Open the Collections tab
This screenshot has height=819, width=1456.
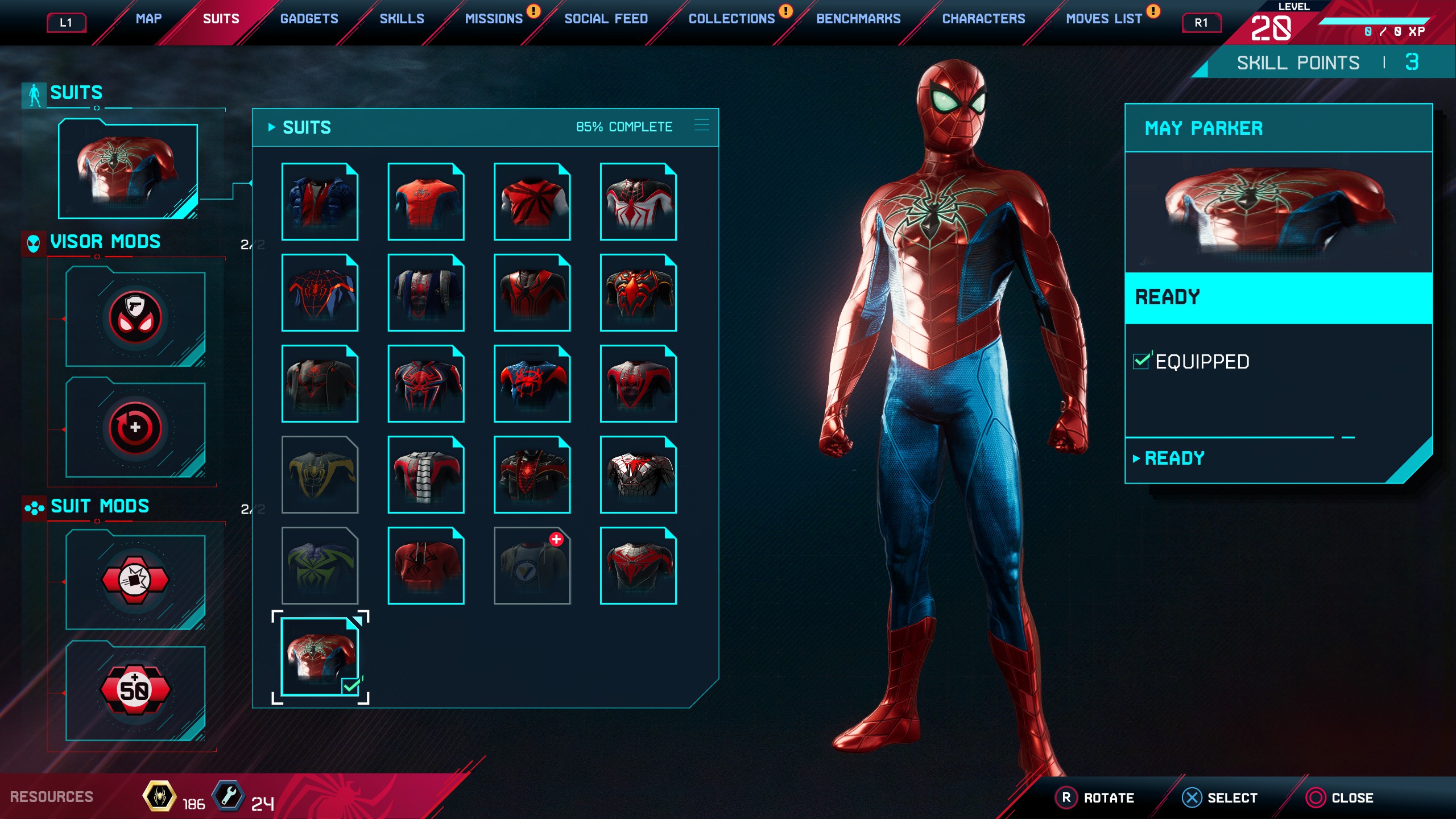[731, 19]
